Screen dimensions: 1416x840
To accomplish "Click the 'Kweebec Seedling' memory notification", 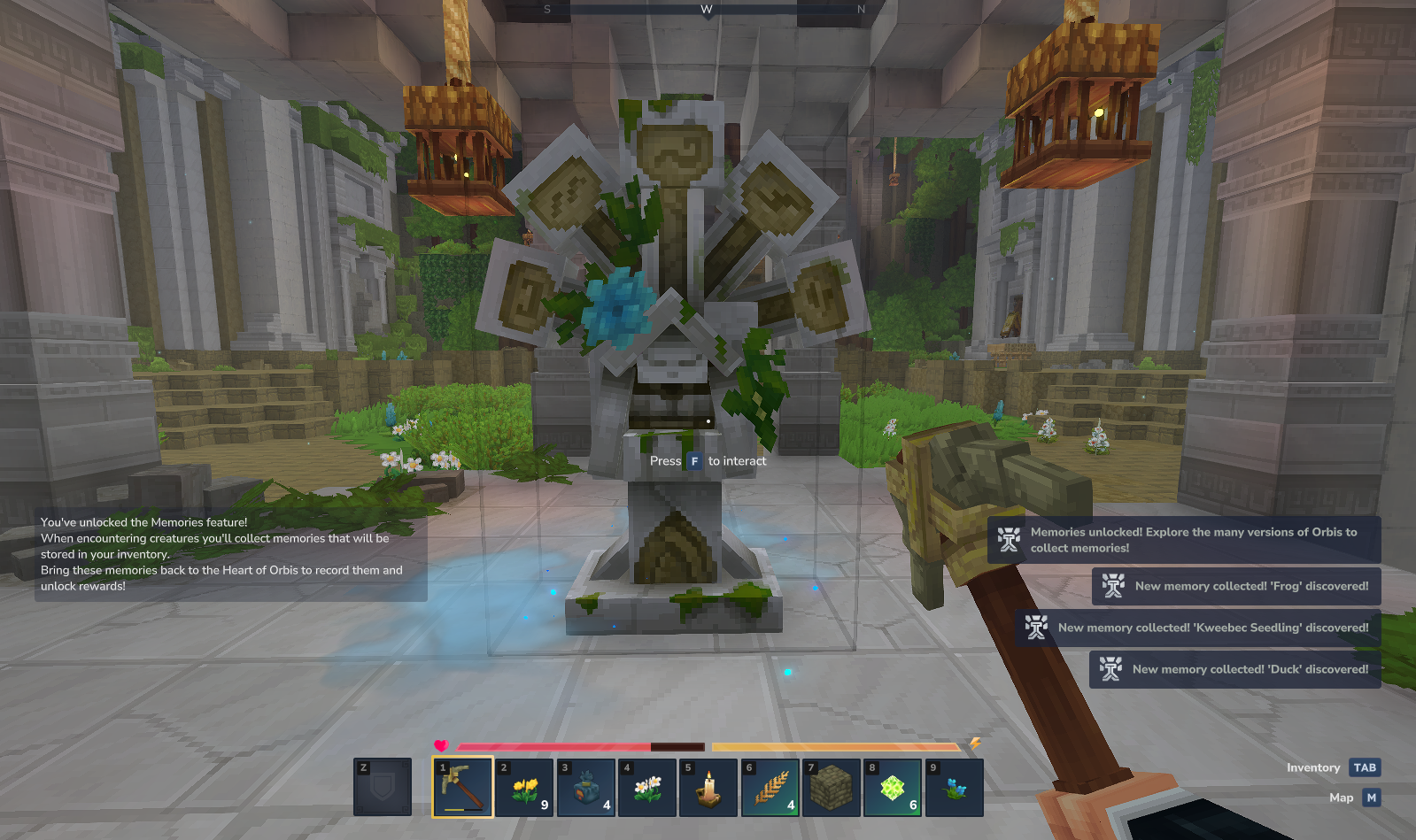I will click(1197, 628).
